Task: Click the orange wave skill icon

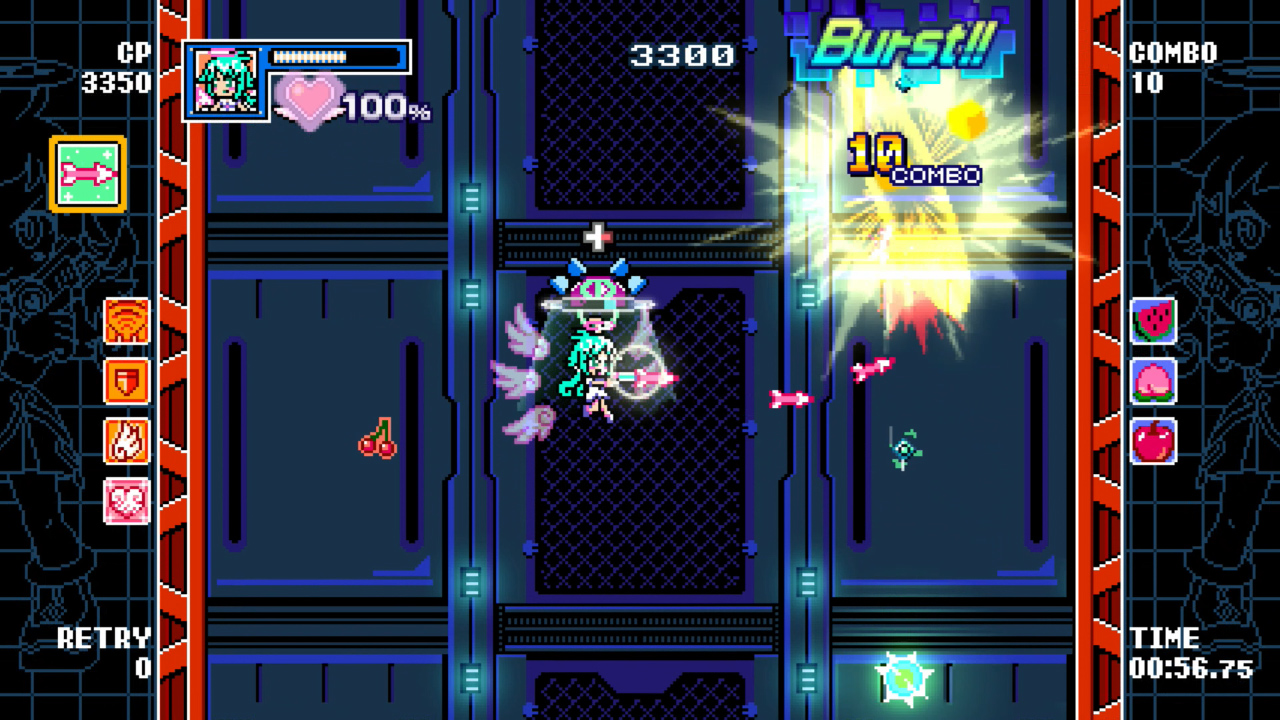Action: tap(126, 320)
